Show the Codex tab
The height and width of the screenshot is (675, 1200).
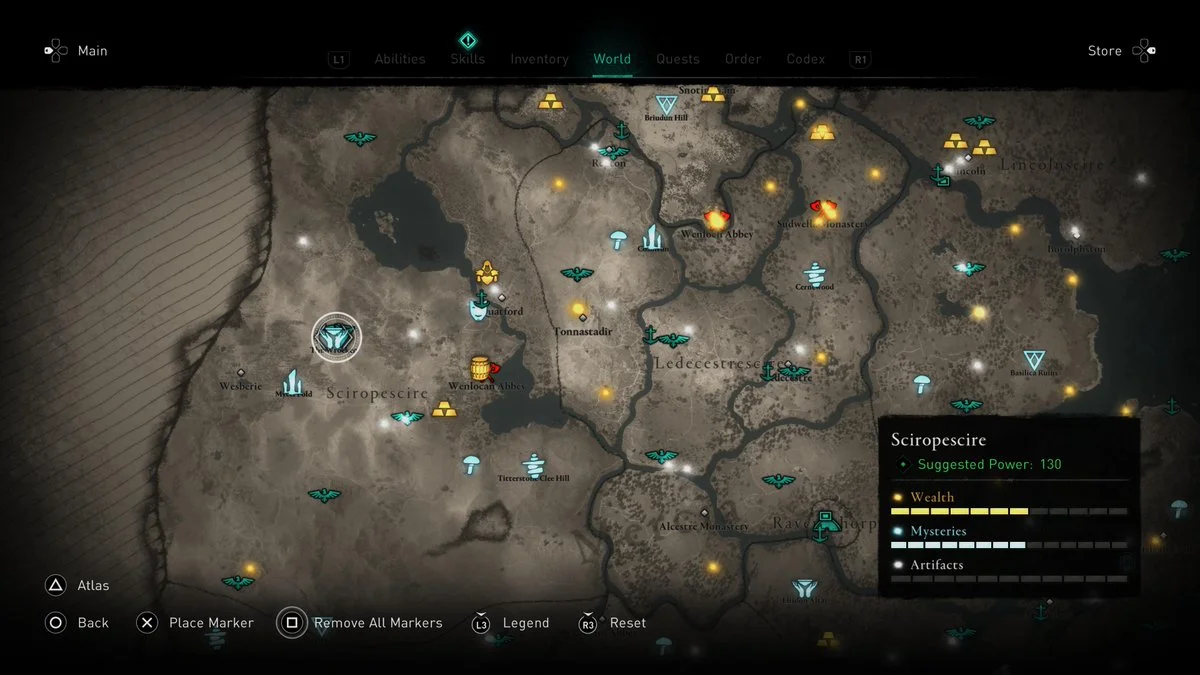click(x=806, y=59)
